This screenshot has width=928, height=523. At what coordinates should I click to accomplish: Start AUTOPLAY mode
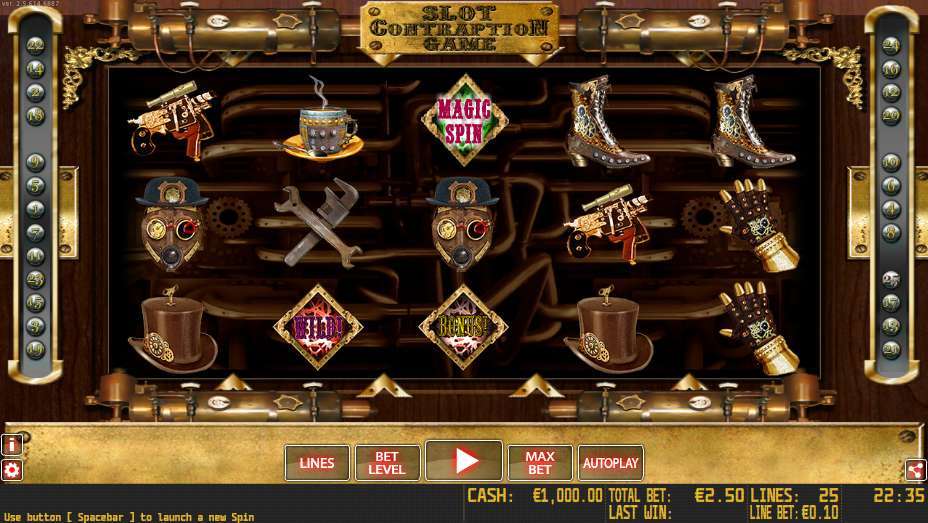[610, 463]
